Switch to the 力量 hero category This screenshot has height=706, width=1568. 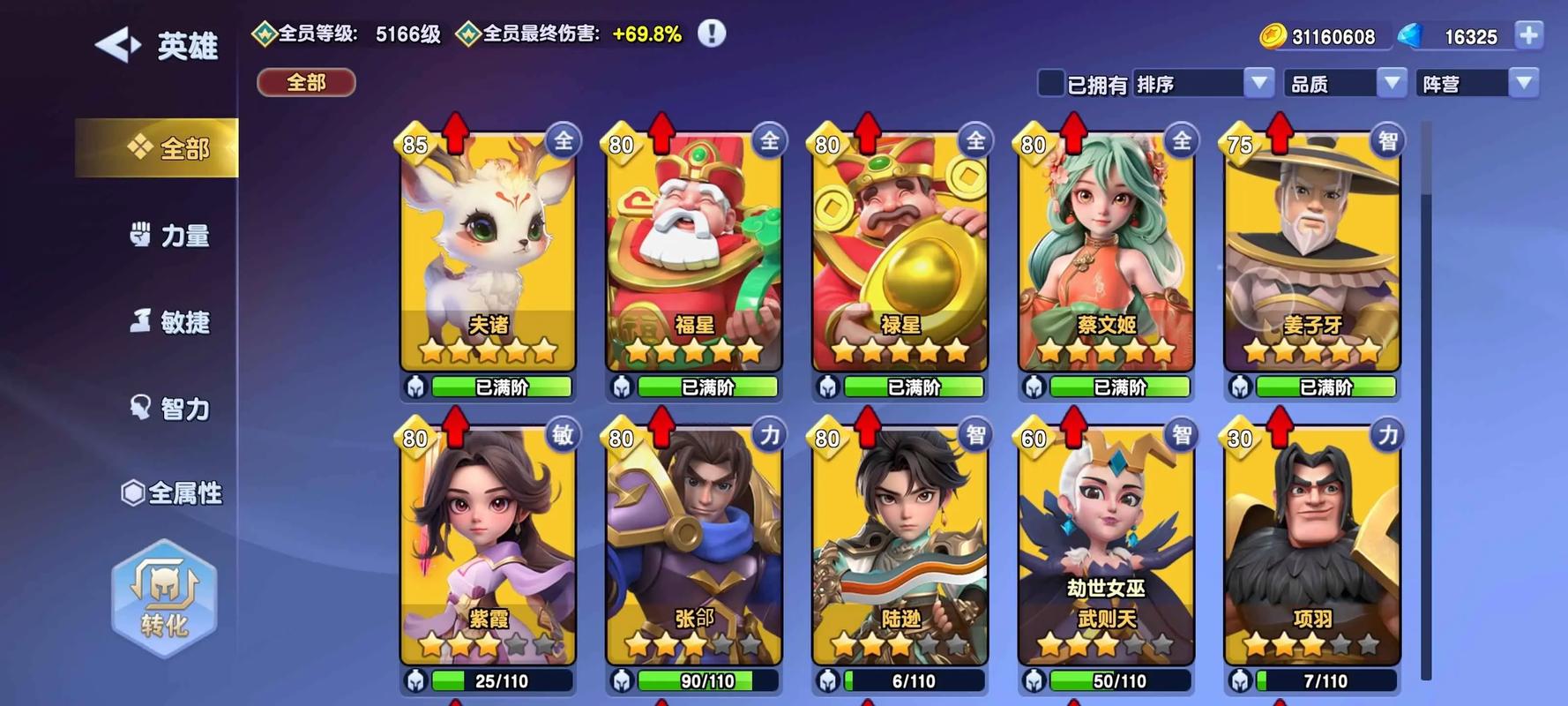[170, 236]
